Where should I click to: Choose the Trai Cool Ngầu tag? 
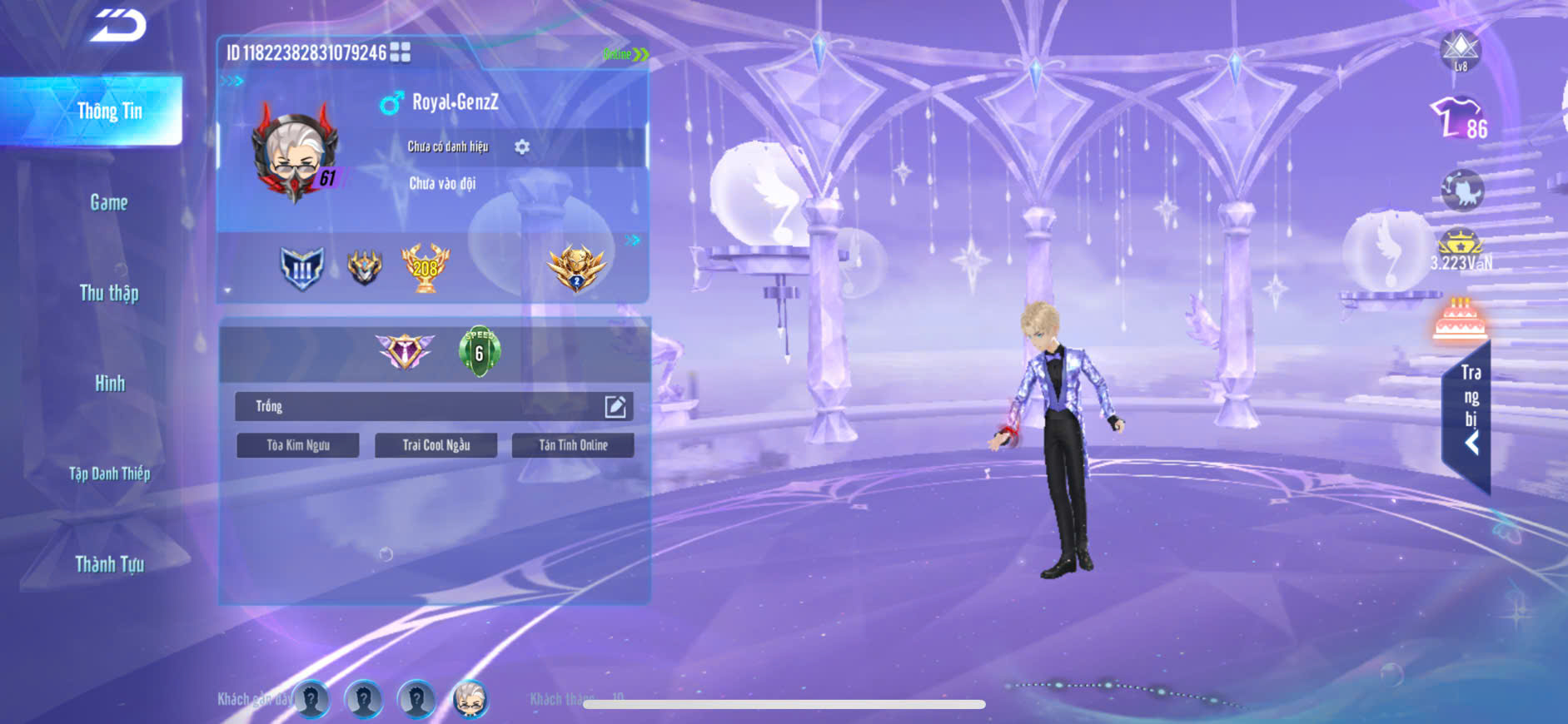(x=436, y=445)
